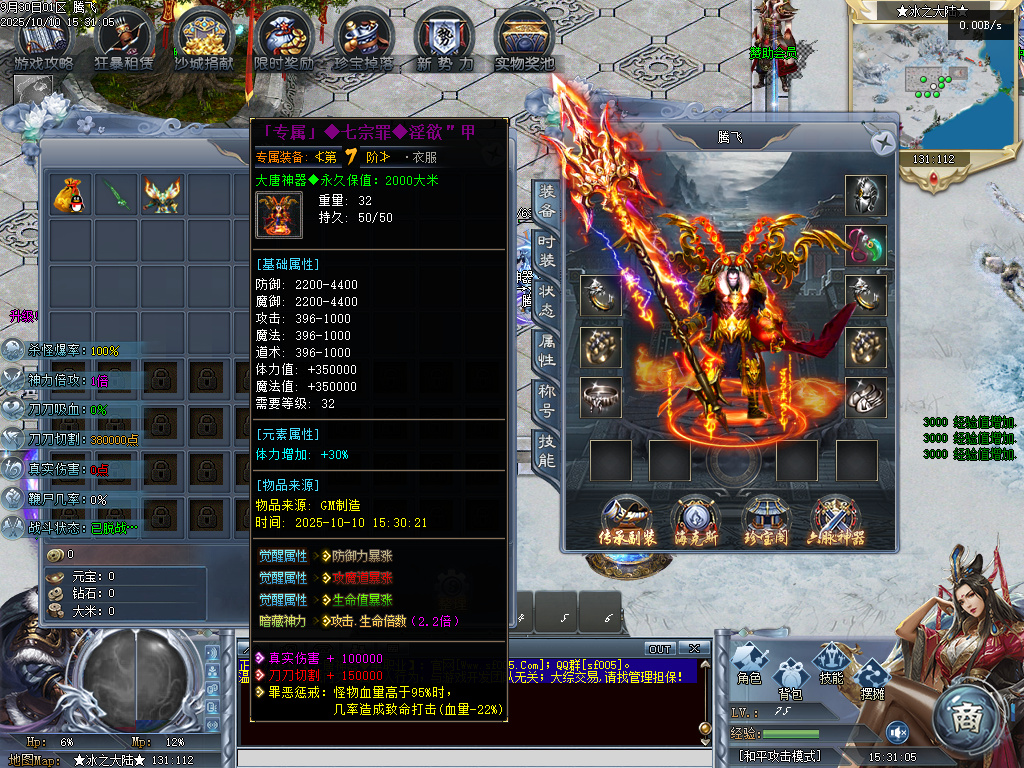Open the 商 shop orb
This screenshot has width=1024, height=768.
[x=966, y=717]
